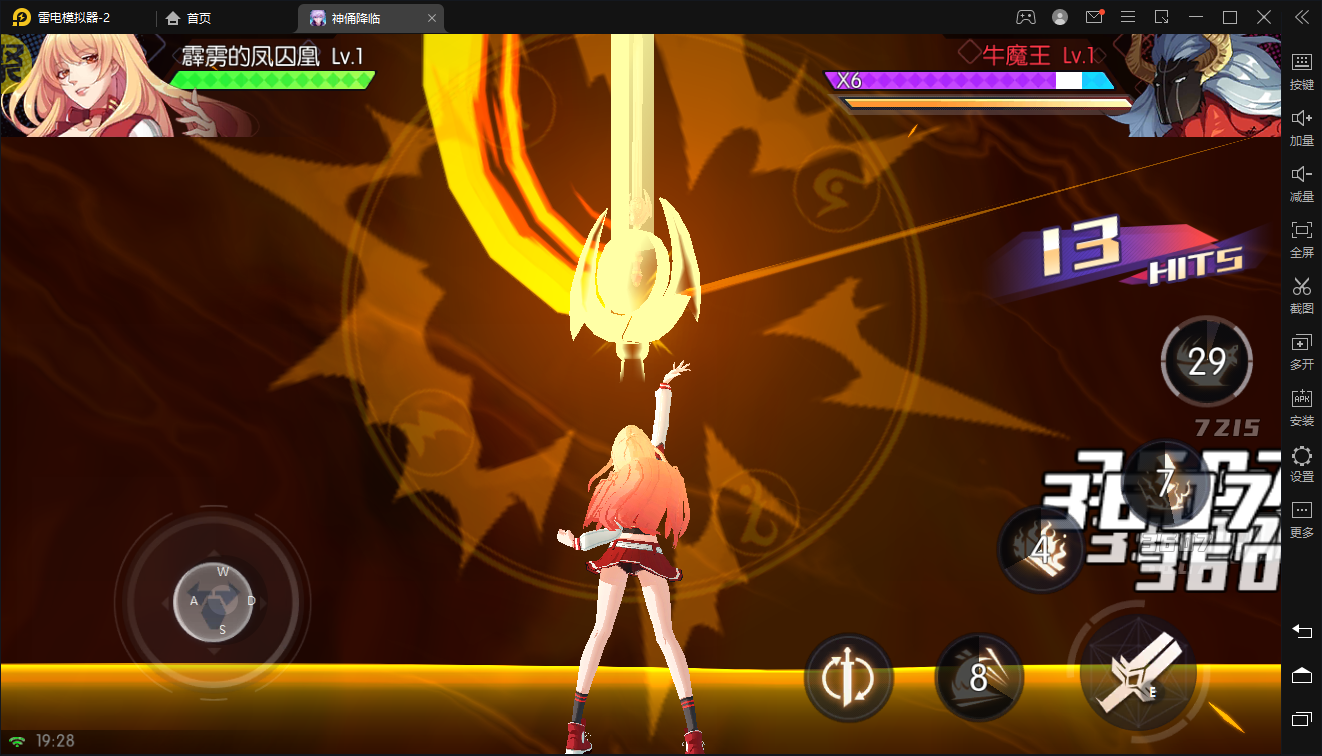Use the weapon swap arrows button
This screenshot has height=756, width=1322.
click(x=848, y=678)
